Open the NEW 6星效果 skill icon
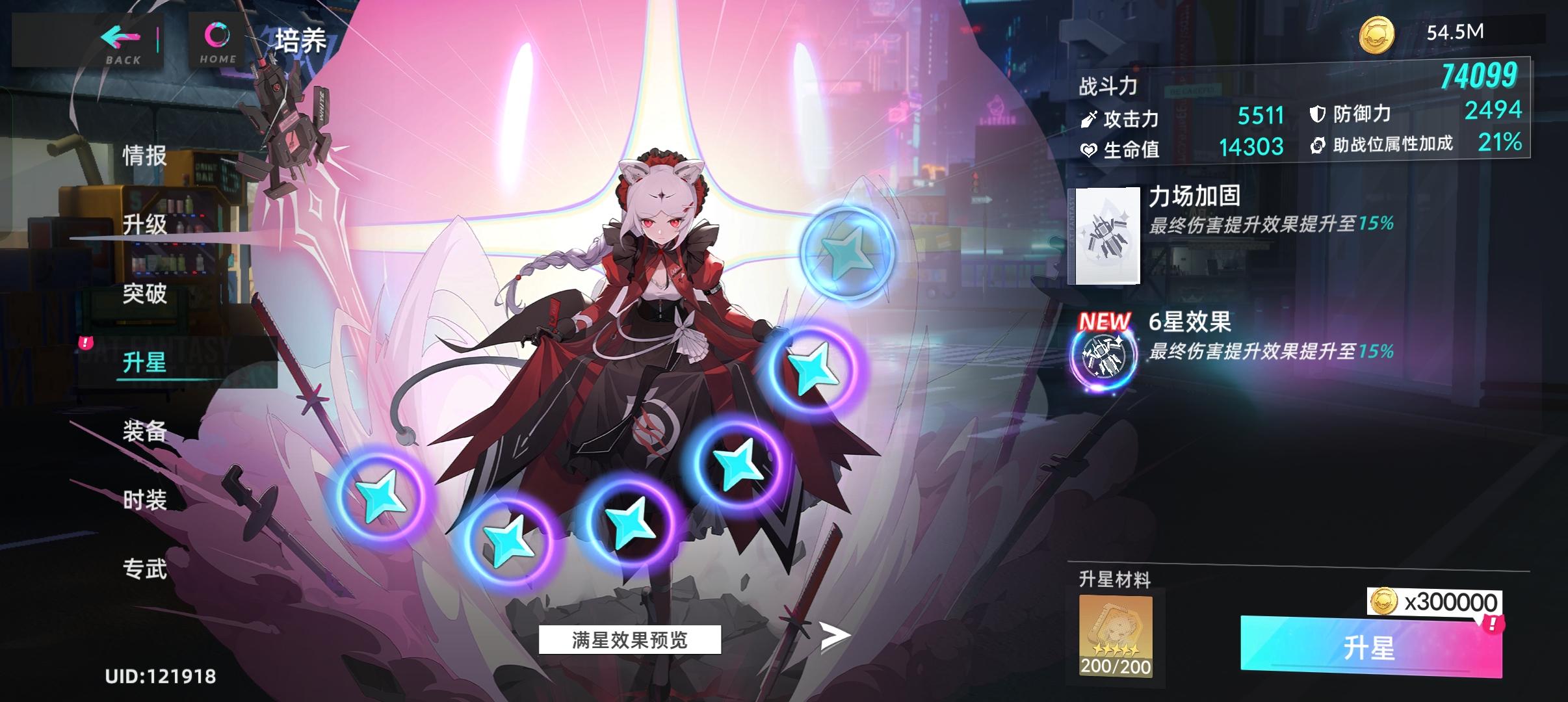 (x=1103, y=357)
